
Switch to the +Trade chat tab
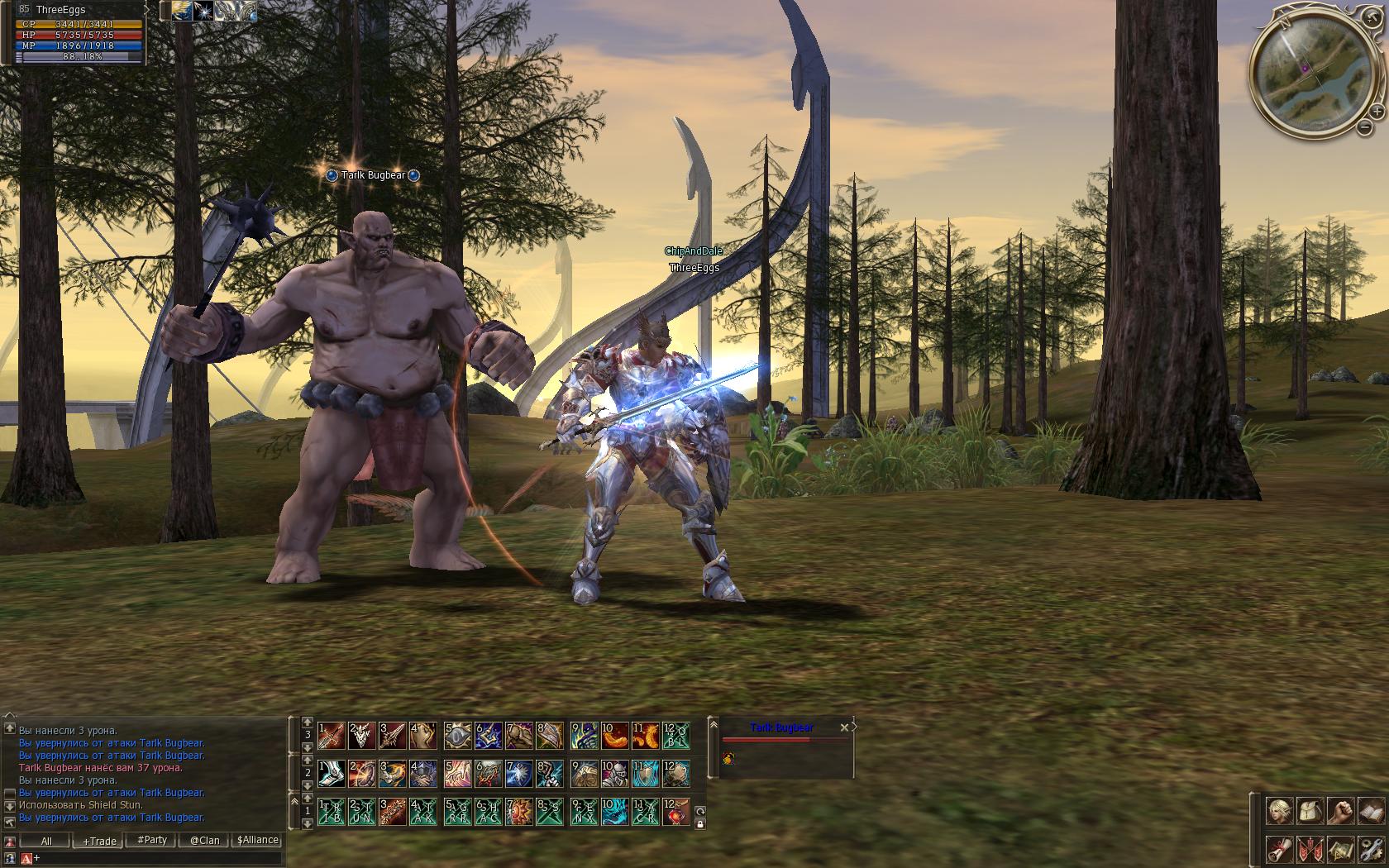click(x=99, y=841)
